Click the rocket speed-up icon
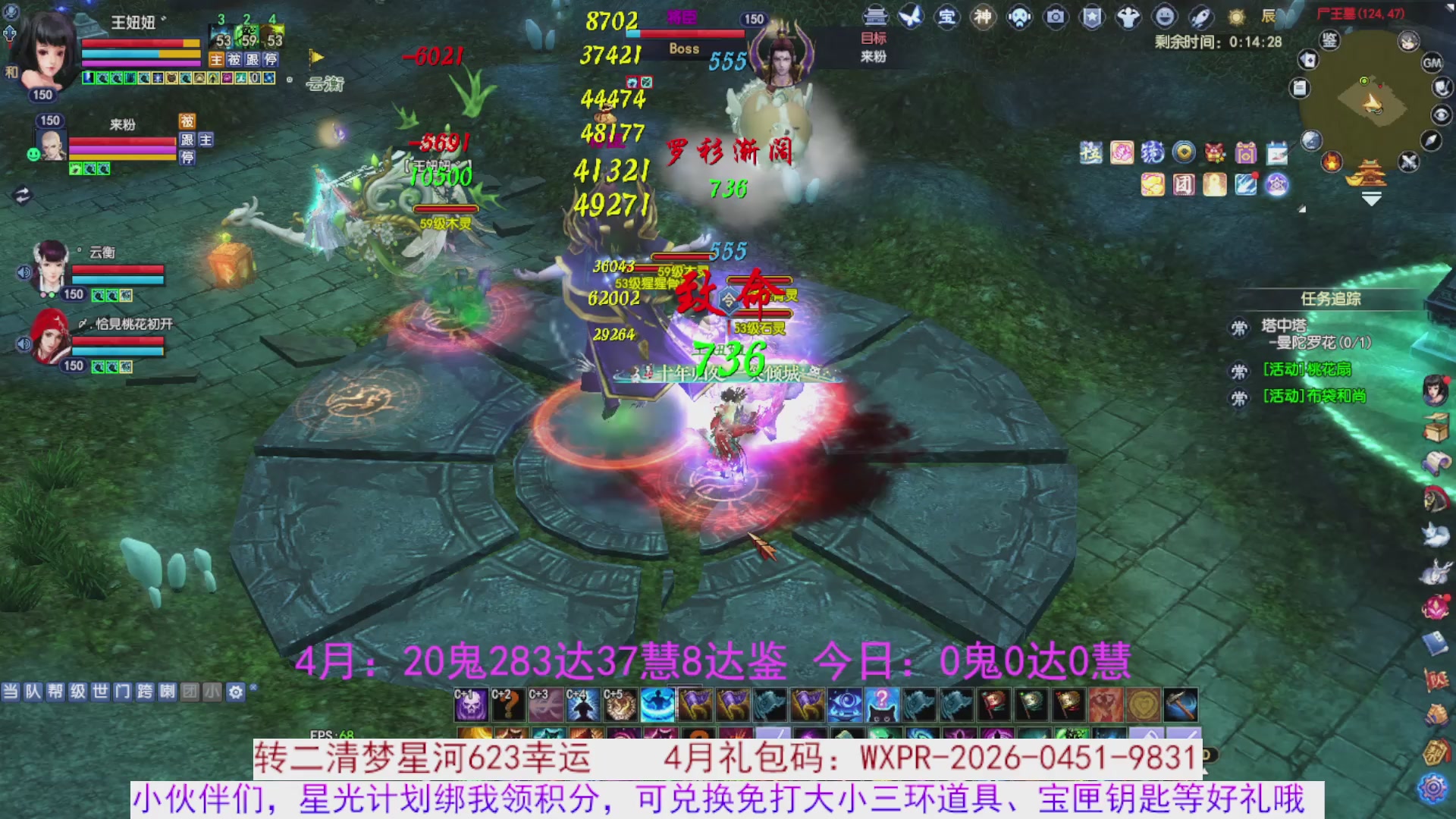 point(1201,17)
